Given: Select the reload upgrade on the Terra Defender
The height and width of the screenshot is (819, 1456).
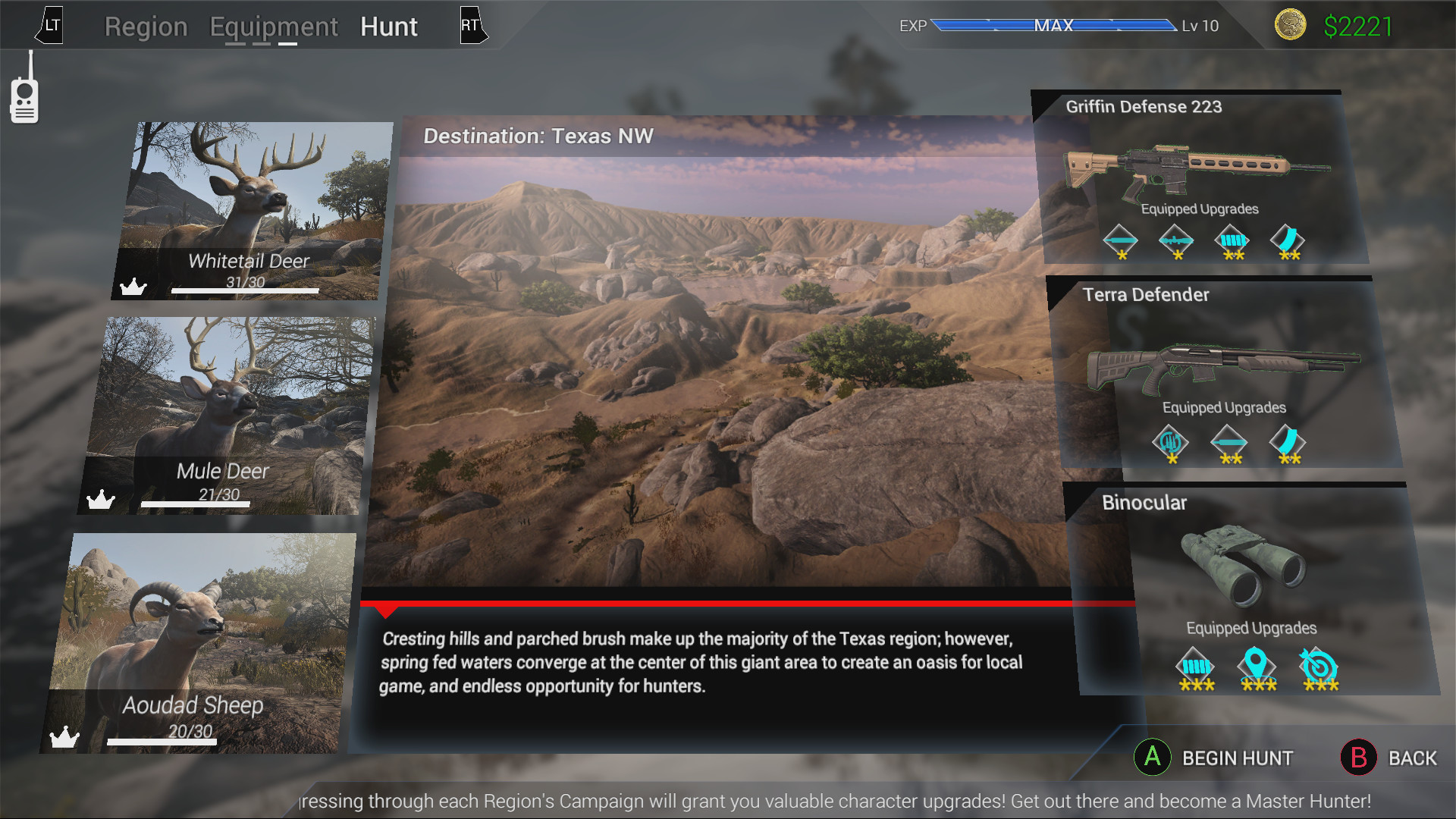Looking at the screenshot, I should pos(1170,443).
